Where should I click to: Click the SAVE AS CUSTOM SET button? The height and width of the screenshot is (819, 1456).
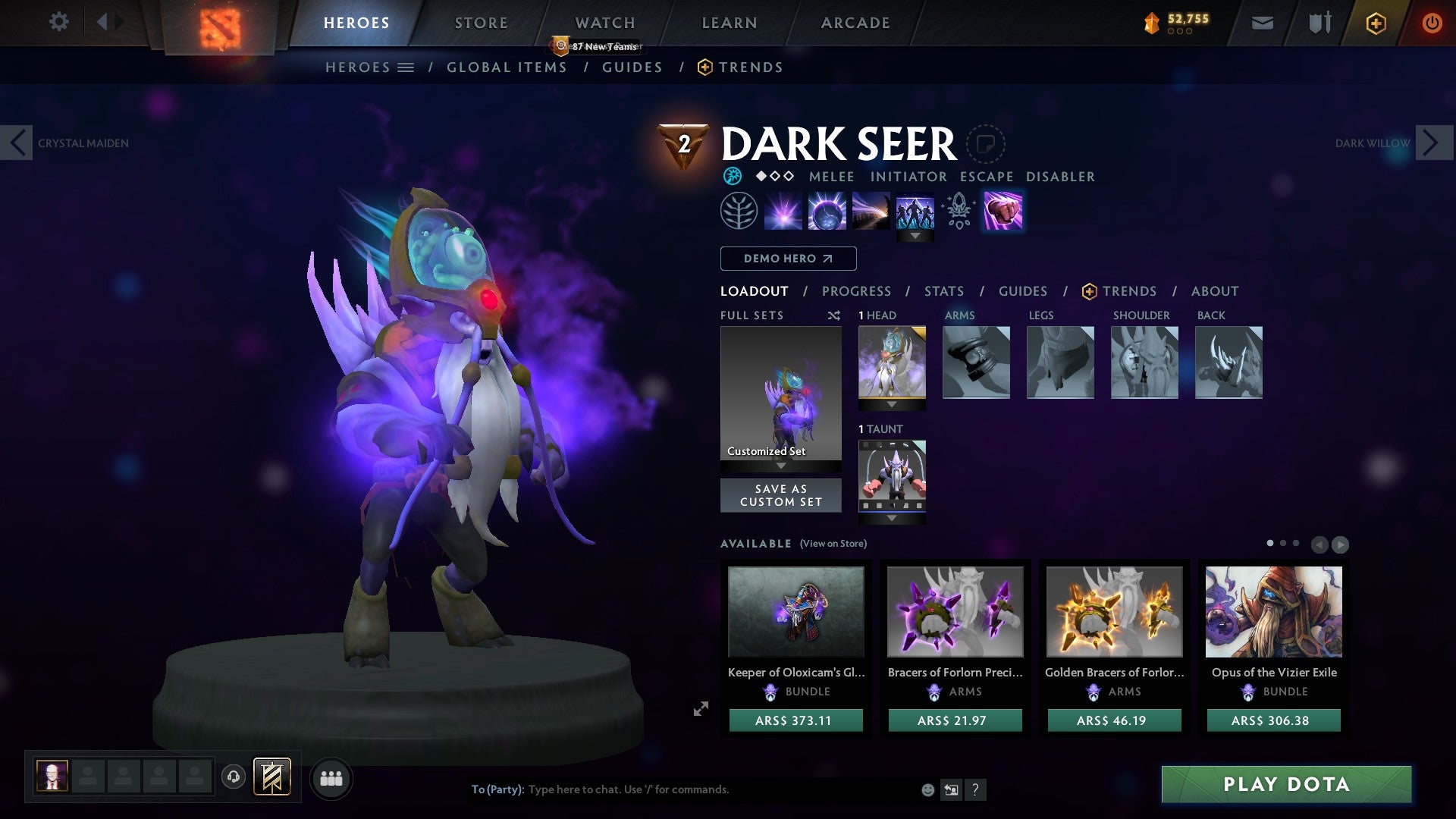[x=780, y=494]
